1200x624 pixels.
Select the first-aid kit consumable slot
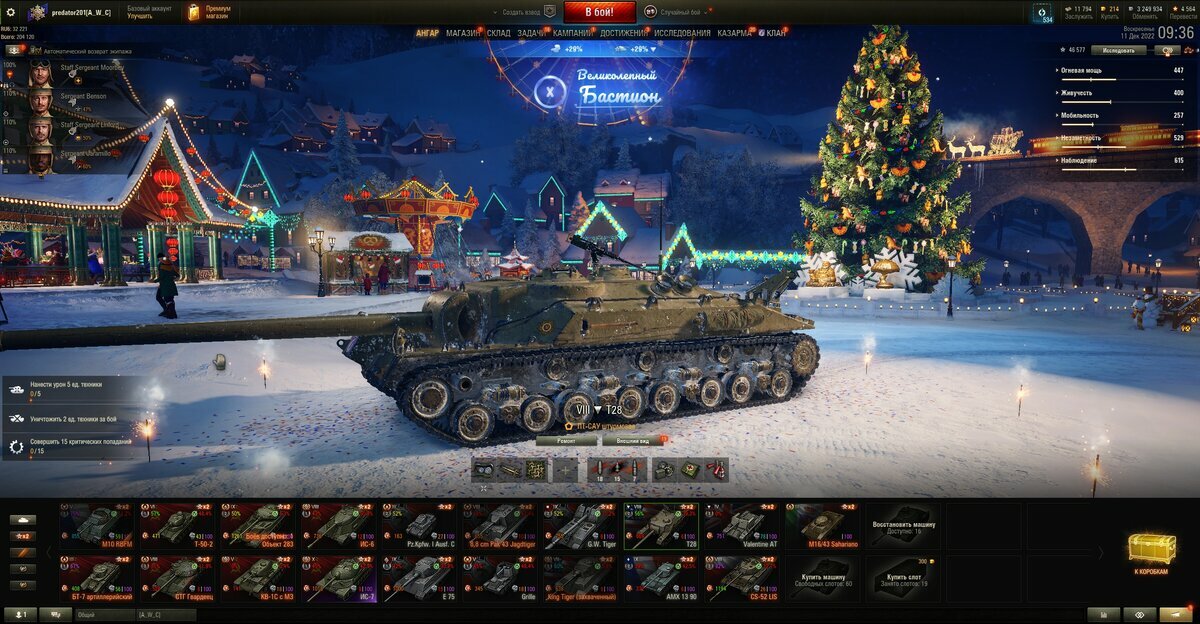[691, 469]
